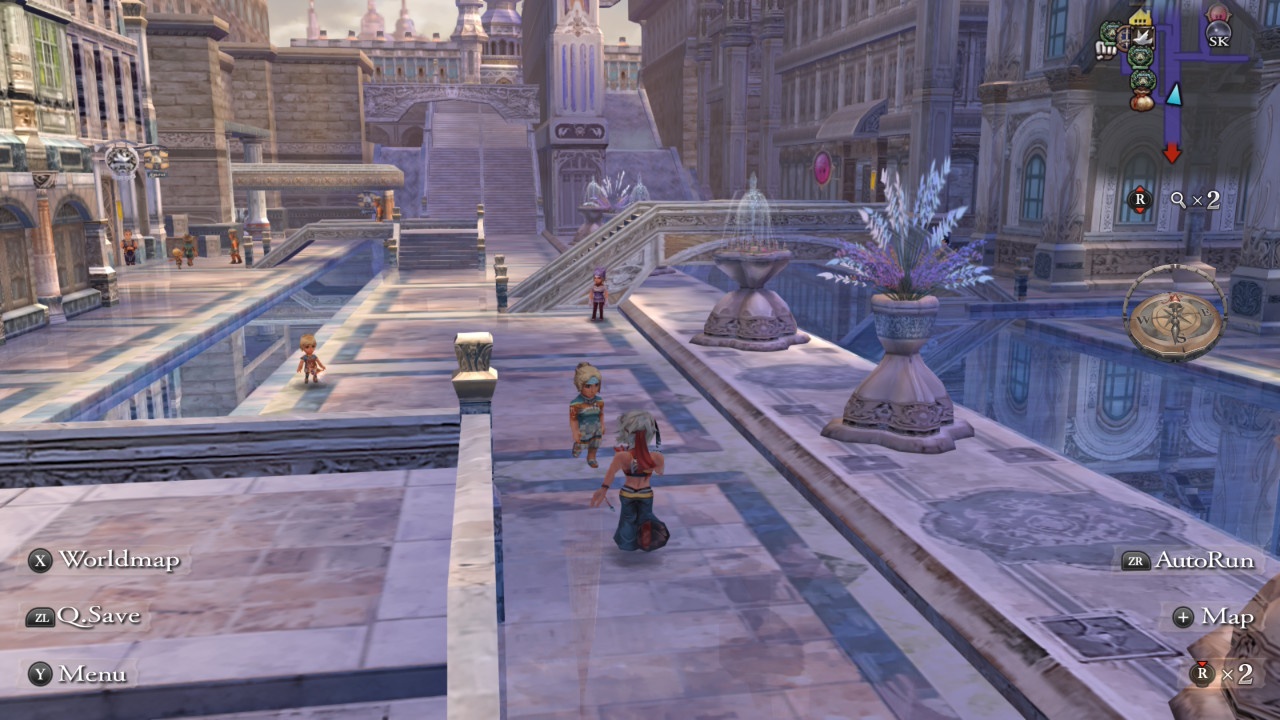Click the red destination arrow on the minimap
The image size is (1280, 720).
[x=1171, y=152]
